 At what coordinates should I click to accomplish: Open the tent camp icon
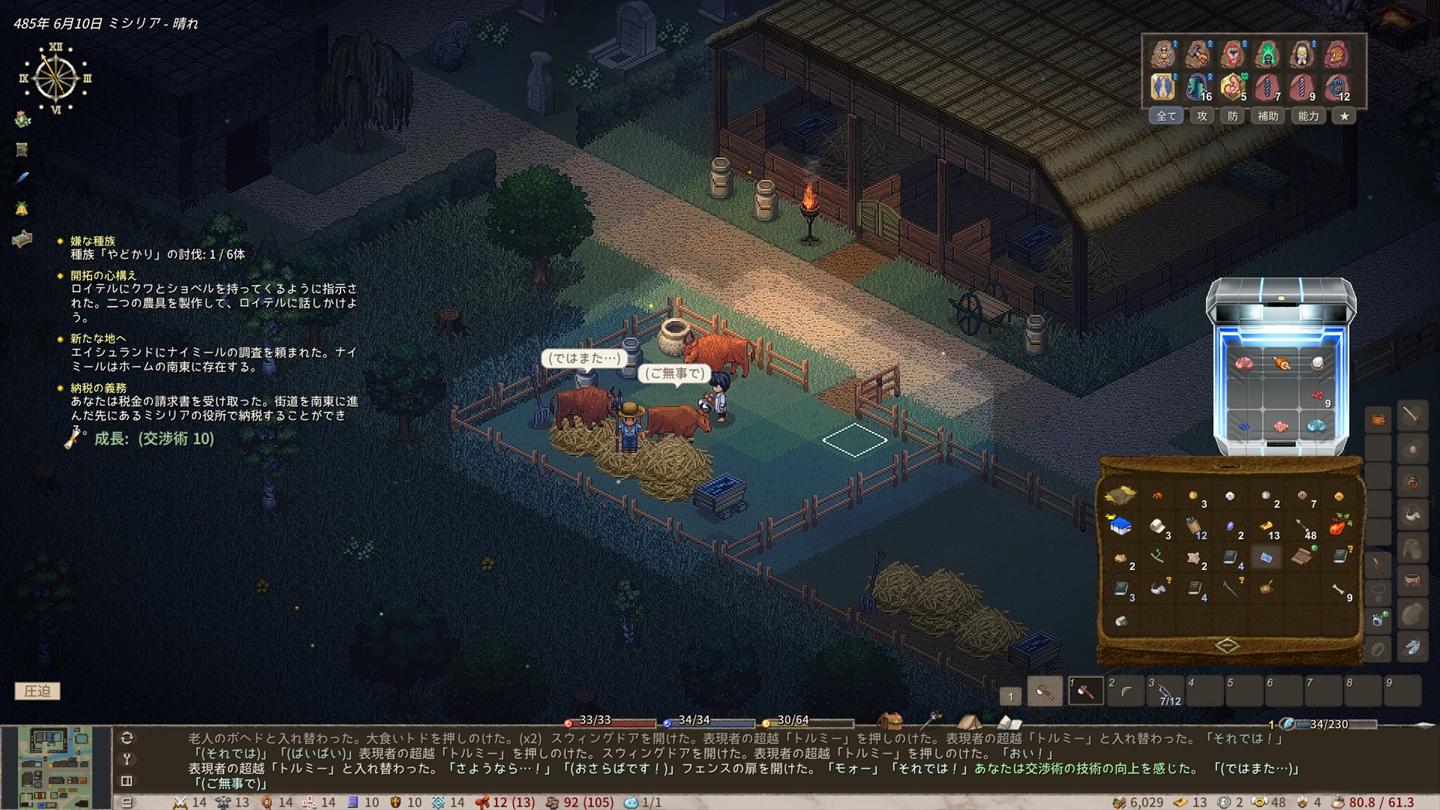[x=968, y=721]
